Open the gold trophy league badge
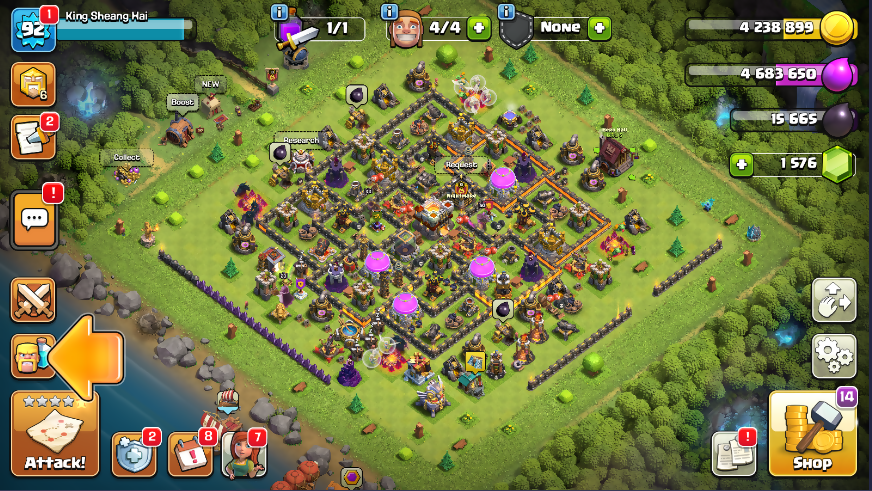The image size is (872, 491). pos(32,85)
